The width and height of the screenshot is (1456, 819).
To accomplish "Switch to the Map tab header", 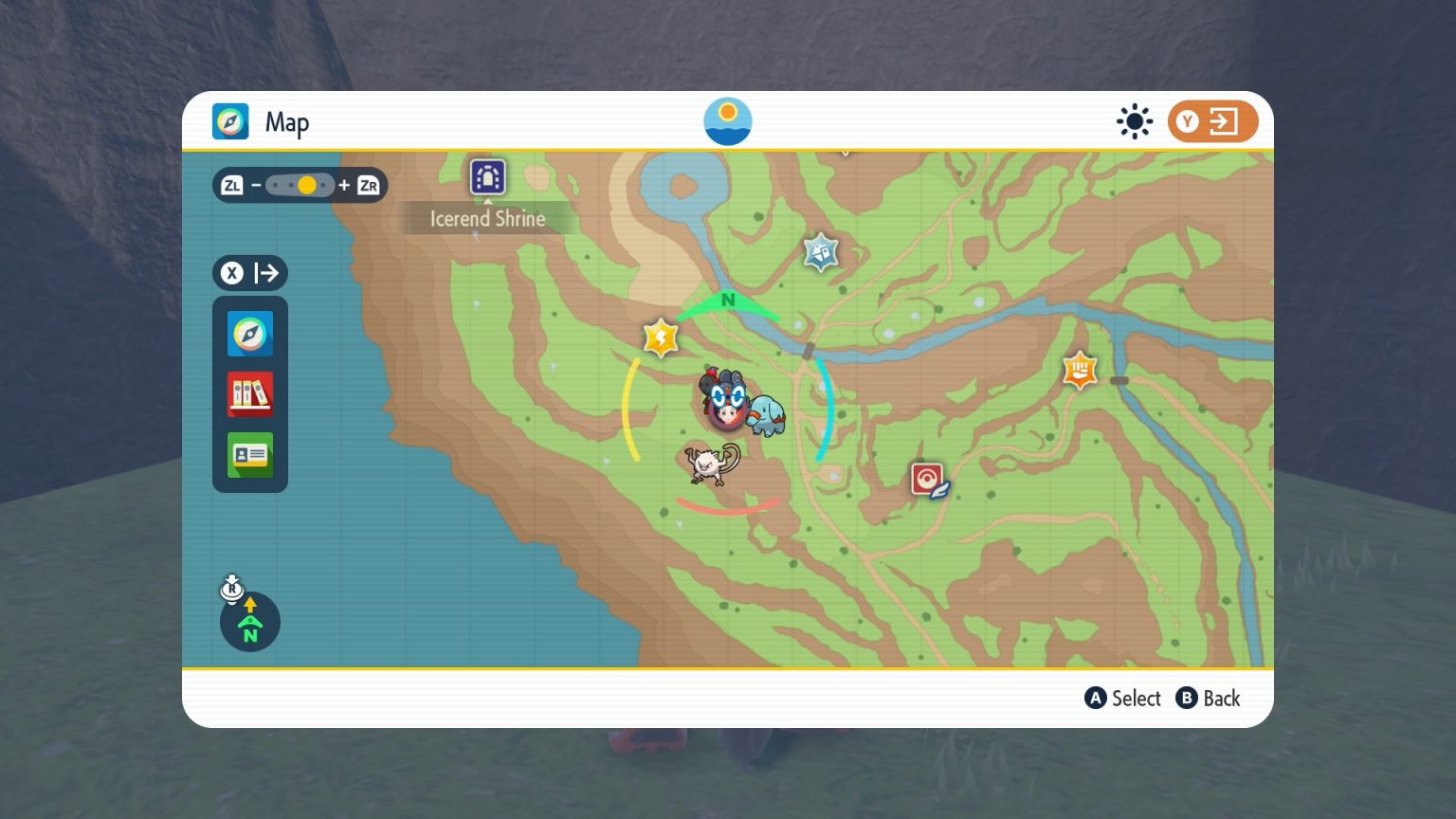I will pos(263,121).
